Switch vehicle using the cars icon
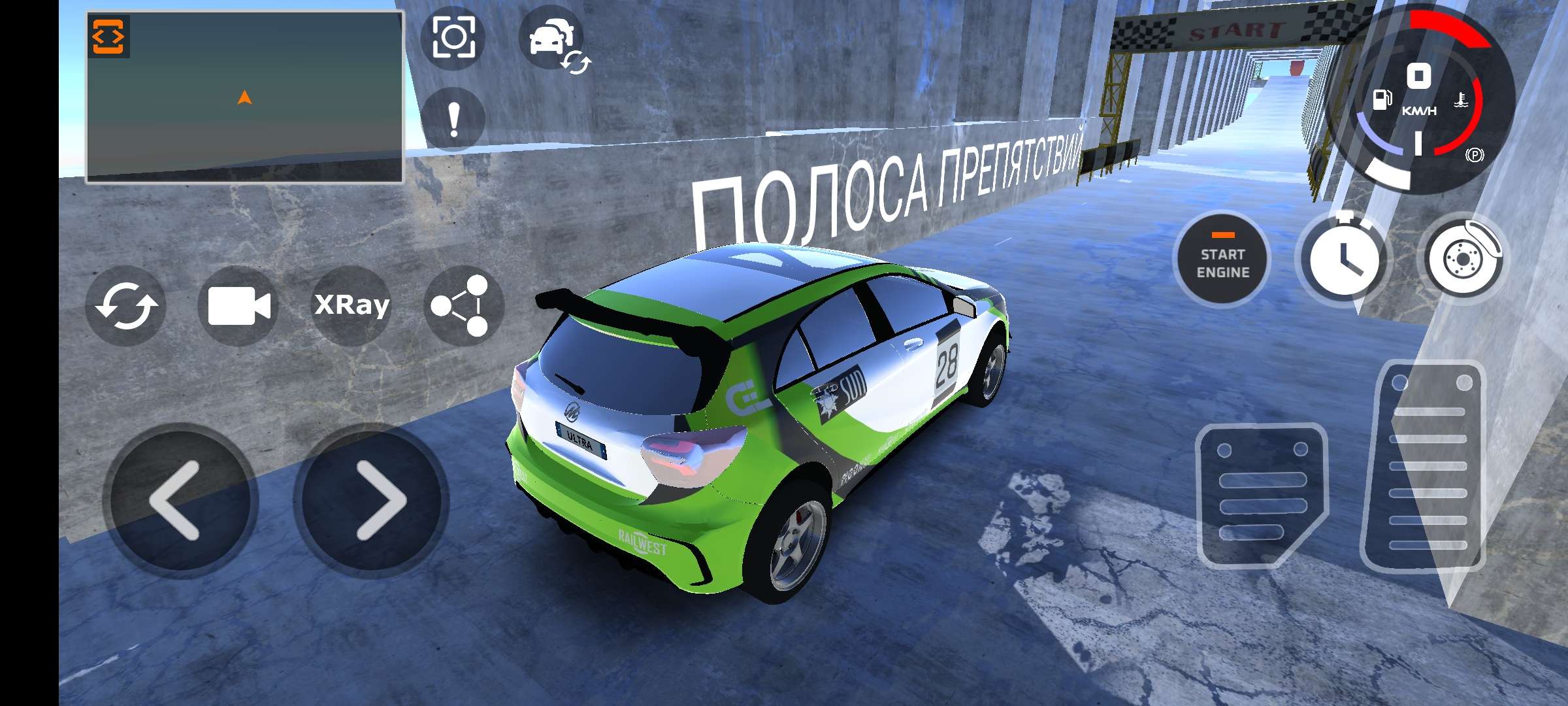Screen dimensions: 1568x706 tap(553, 39)
